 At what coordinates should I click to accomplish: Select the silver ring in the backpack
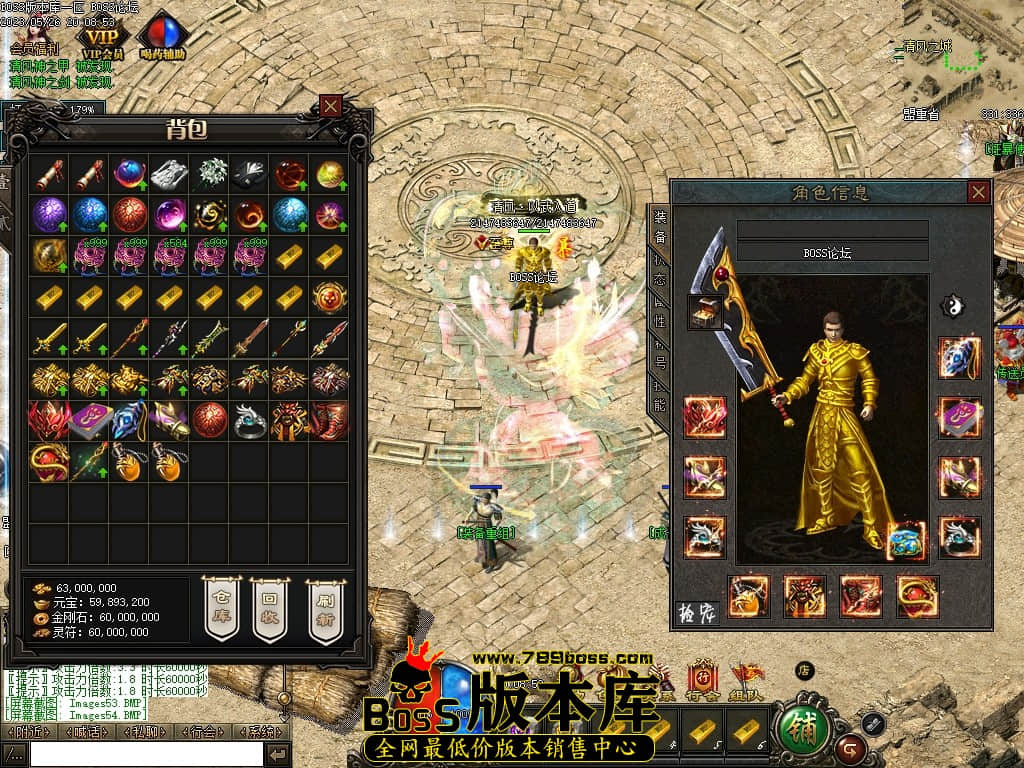pos(249,421)
